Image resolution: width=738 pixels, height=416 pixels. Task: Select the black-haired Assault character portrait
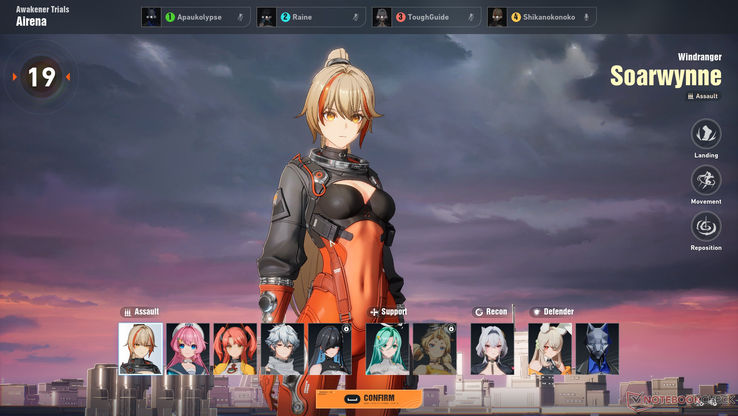(x=329, y=348)
